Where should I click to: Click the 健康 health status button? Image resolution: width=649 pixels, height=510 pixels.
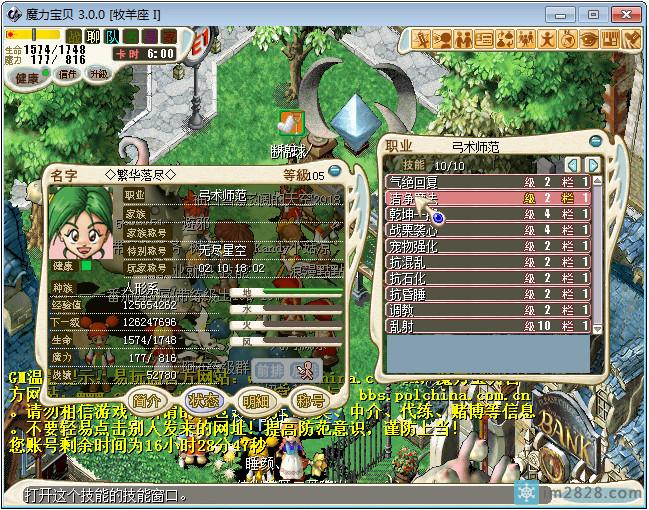[28, 77]
